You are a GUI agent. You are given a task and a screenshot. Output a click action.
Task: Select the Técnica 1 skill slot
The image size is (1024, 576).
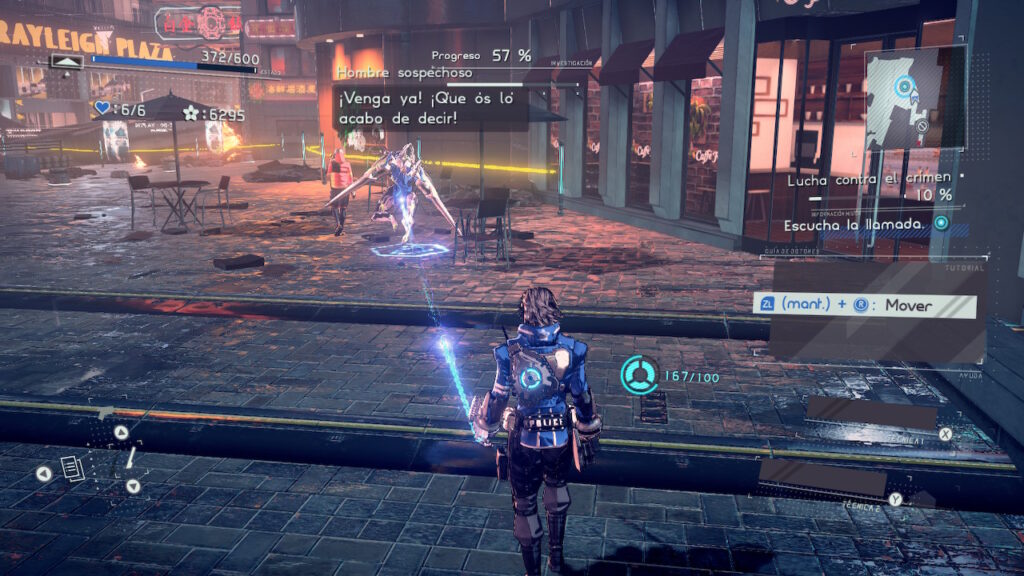(x=871, y=413)
